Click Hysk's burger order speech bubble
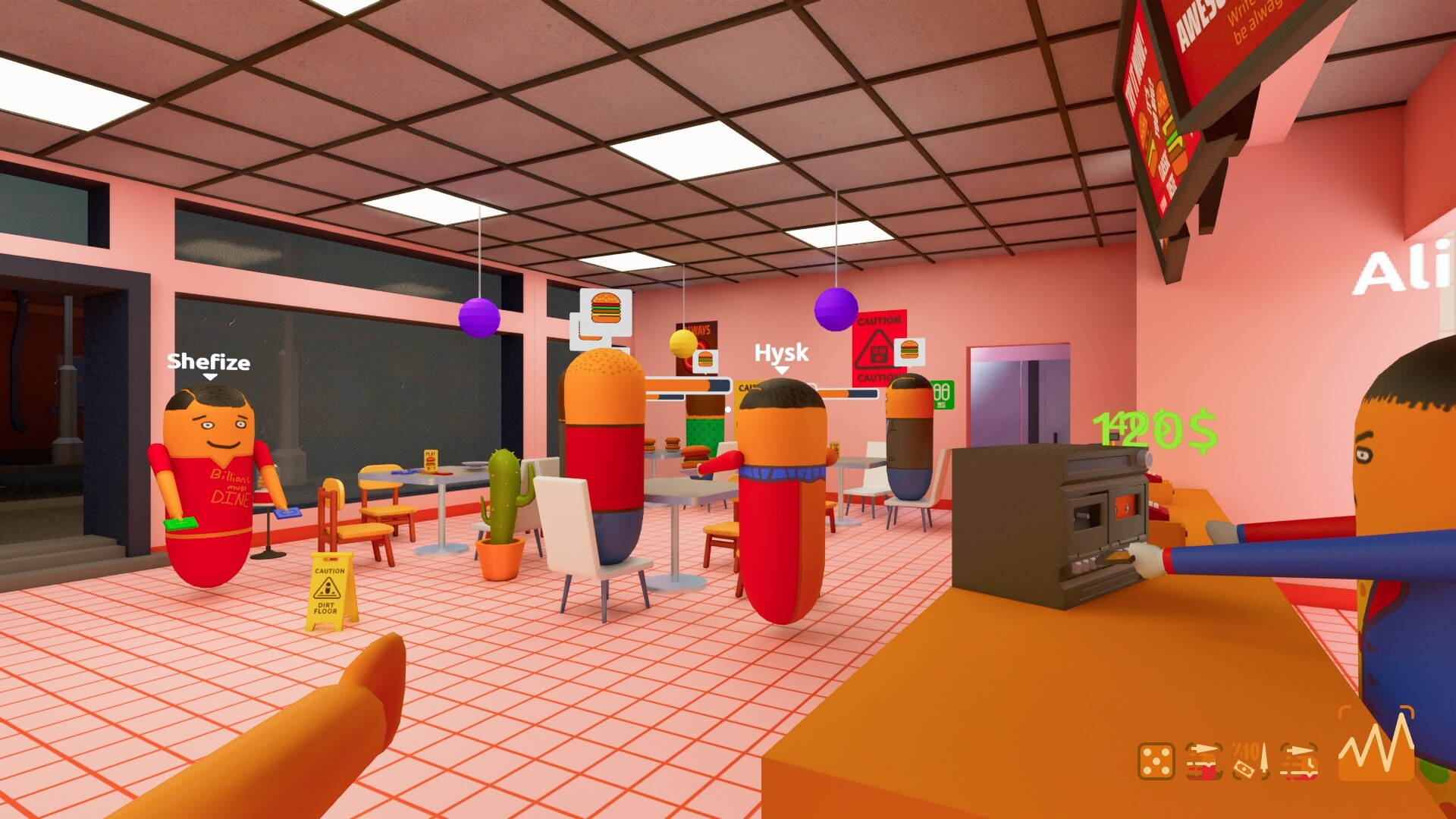This screenshot has height=819, width=1456. click(908, 353)
